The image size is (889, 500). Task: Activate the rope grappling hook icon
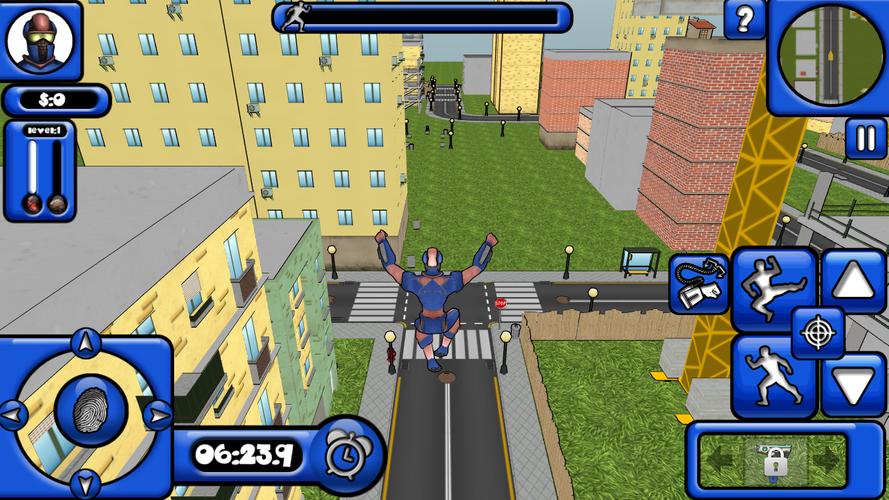699,284
